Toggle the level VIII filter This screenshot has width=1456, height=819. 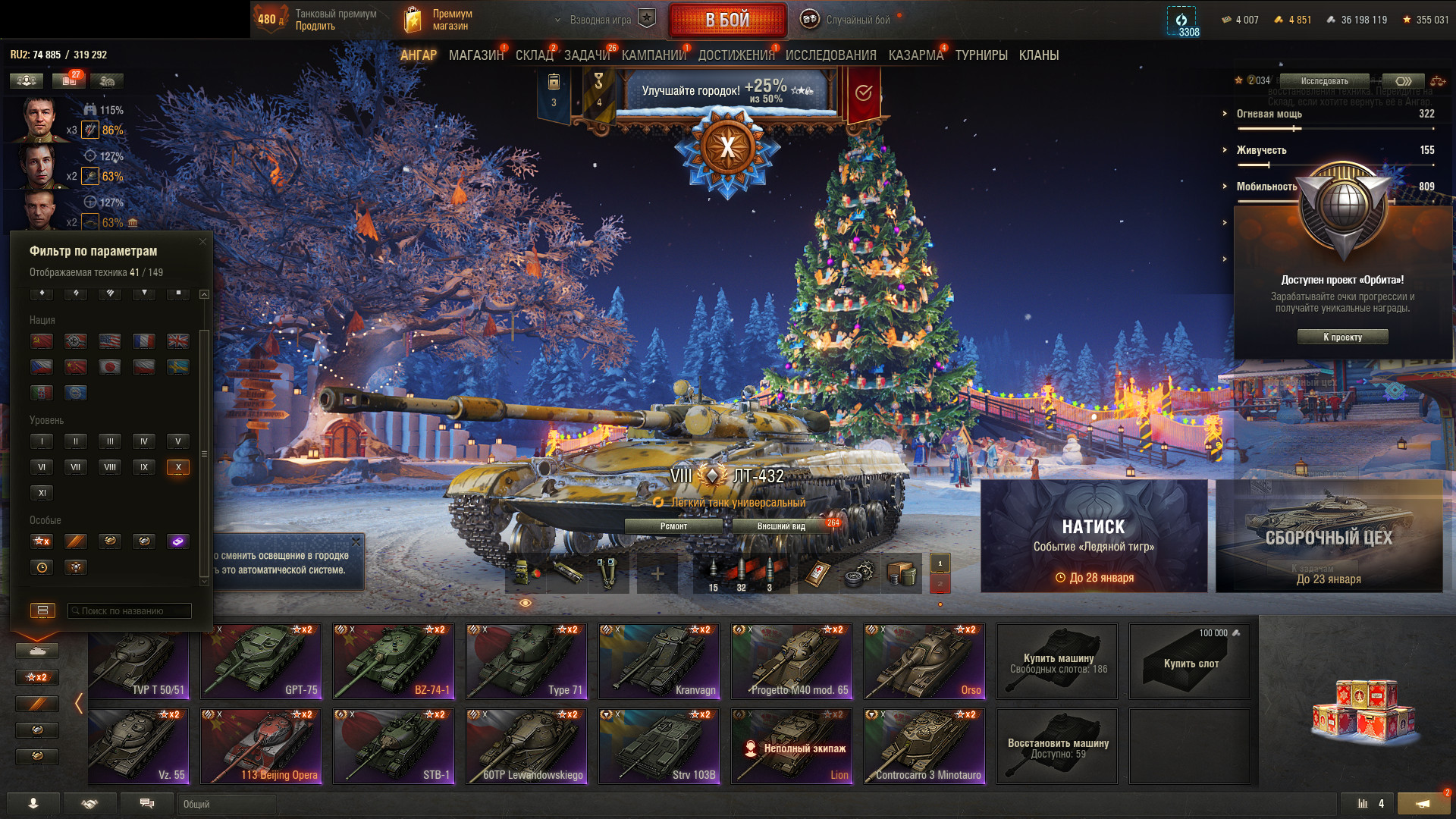tap(110, 467)
